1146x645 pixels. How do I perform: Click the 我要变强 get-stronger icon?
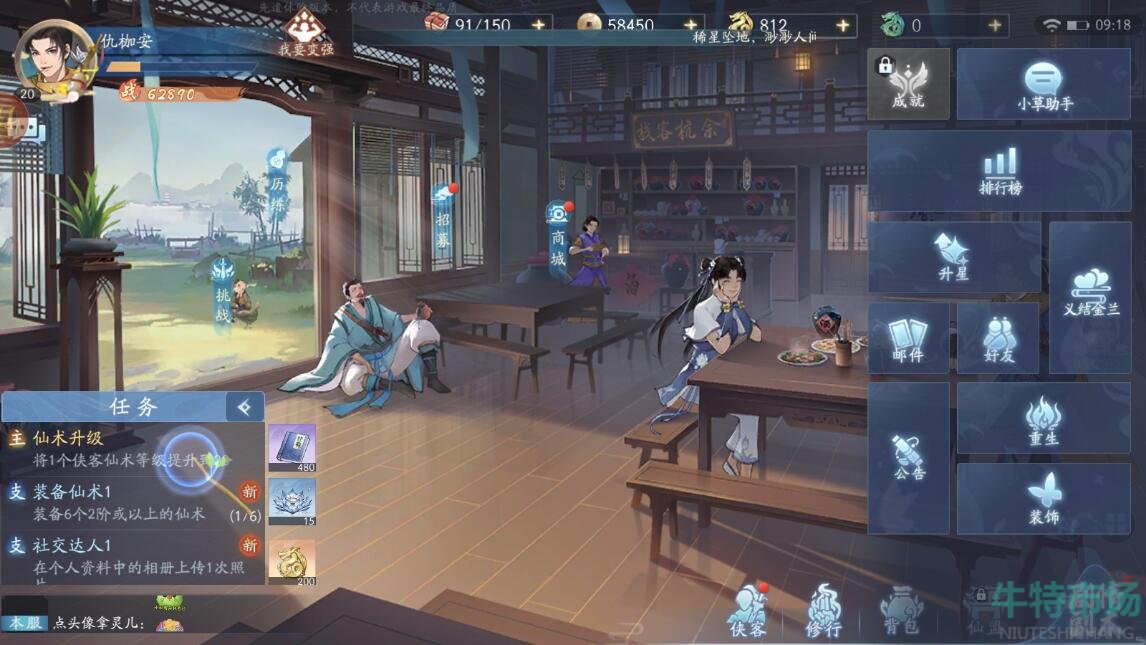tap(305, 30)
